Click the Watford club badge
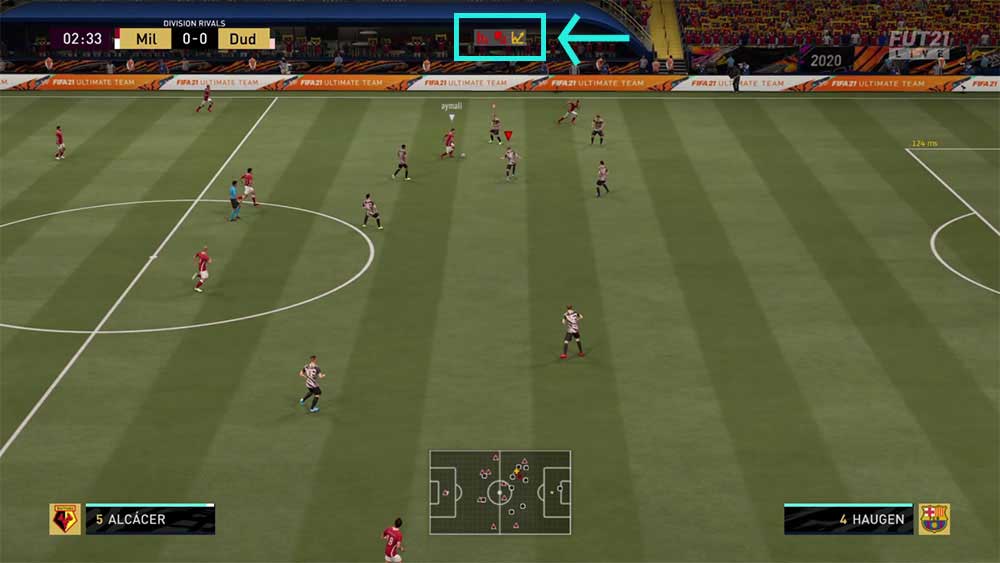Viewport: 1000px width, 563px height. (65, 519)
